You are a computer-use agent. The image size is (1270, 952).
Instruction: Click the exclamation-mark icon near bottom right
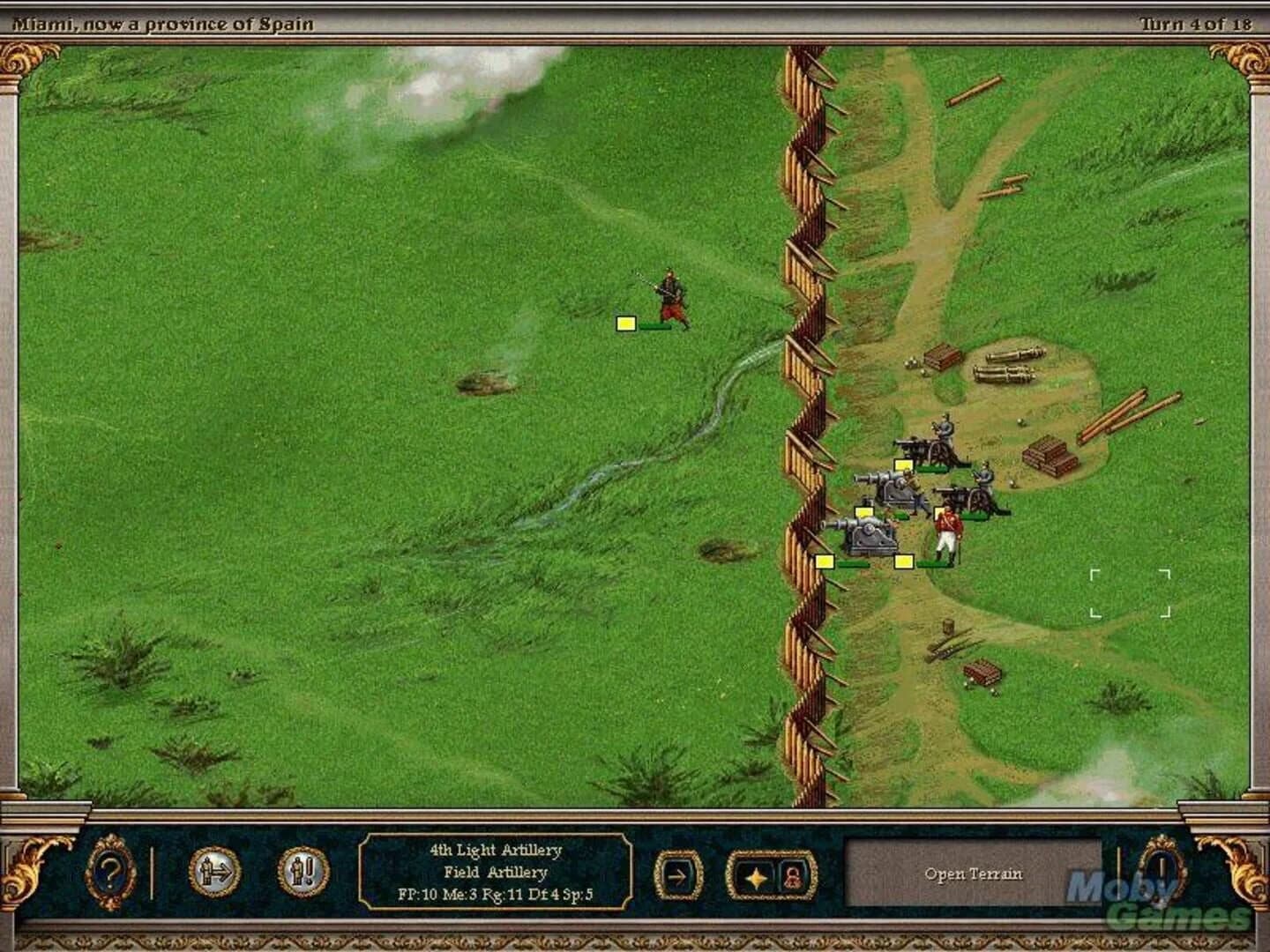coord(1164,873)
